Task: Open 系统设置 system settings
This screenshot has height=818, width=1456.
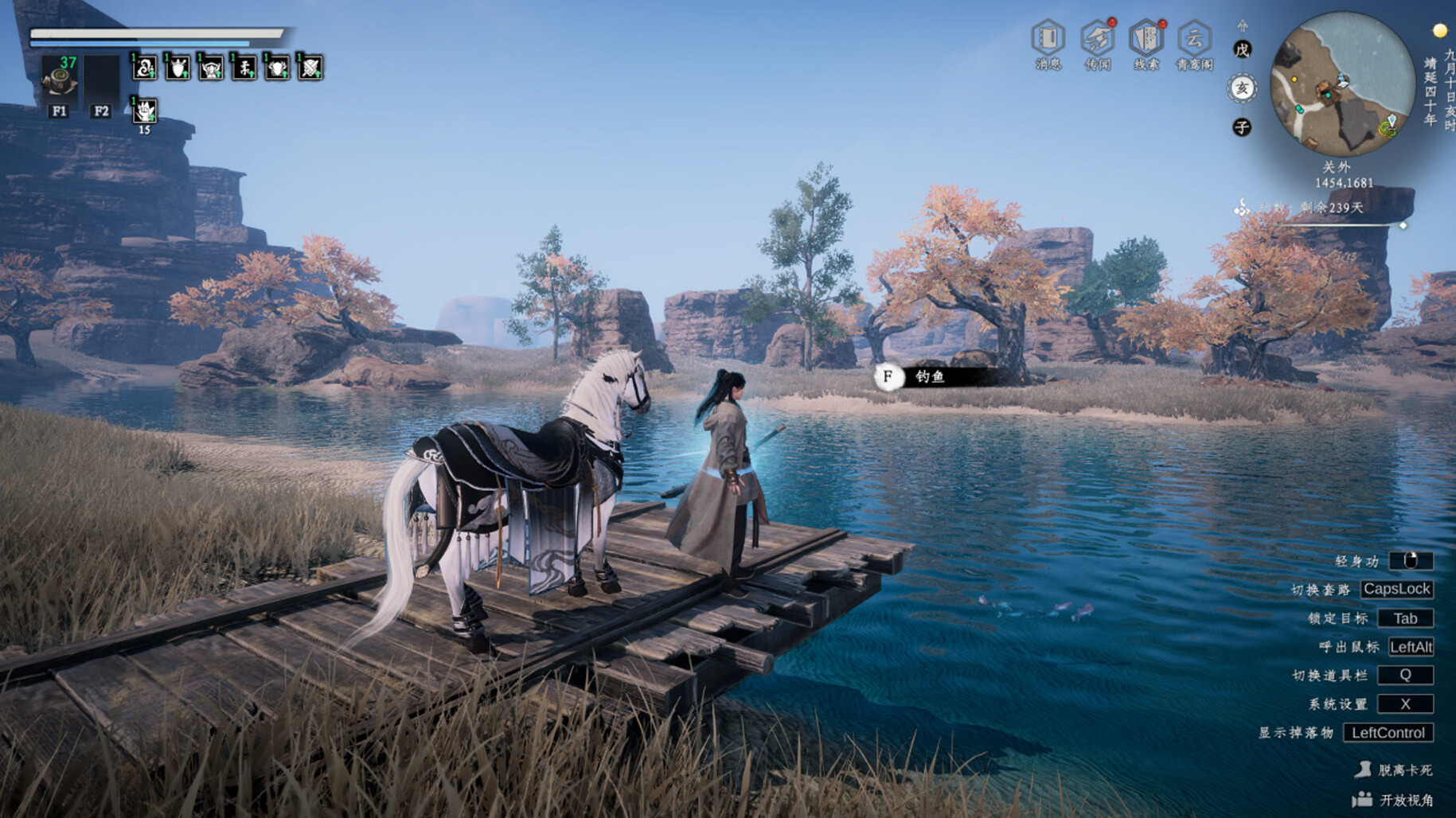Action: coord(1405,703)
